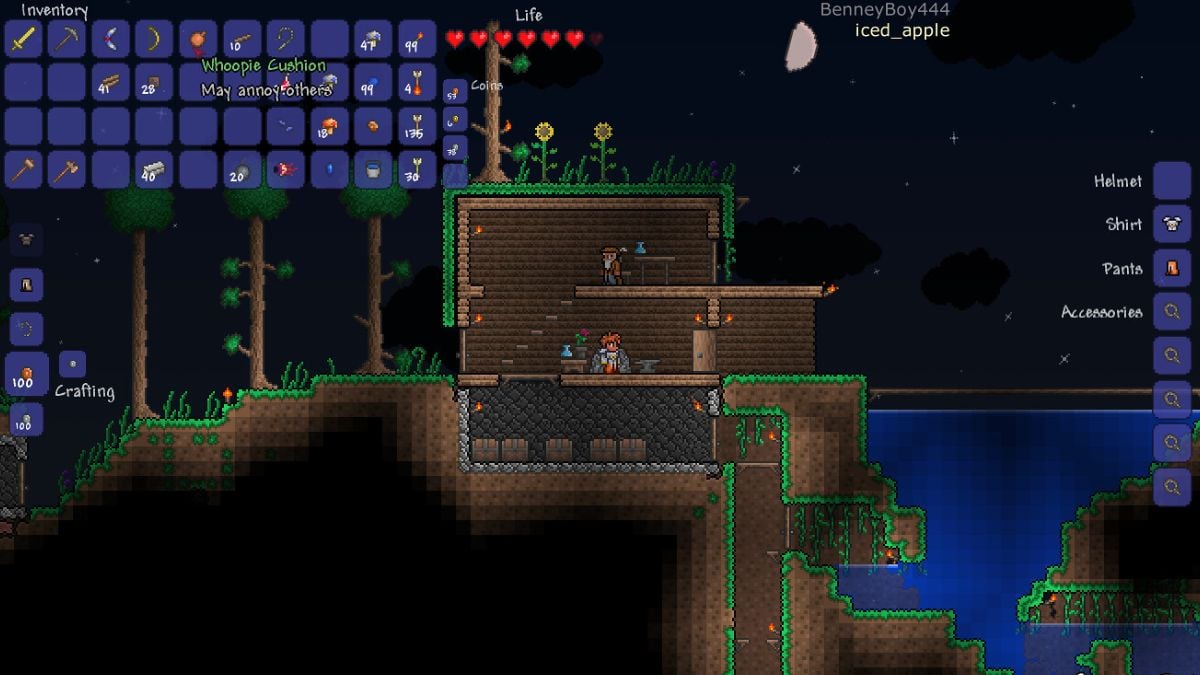Screen dimensions: 1200x675
Task: Pick the pickaxe from the hotbar
Action: [67, 40]
